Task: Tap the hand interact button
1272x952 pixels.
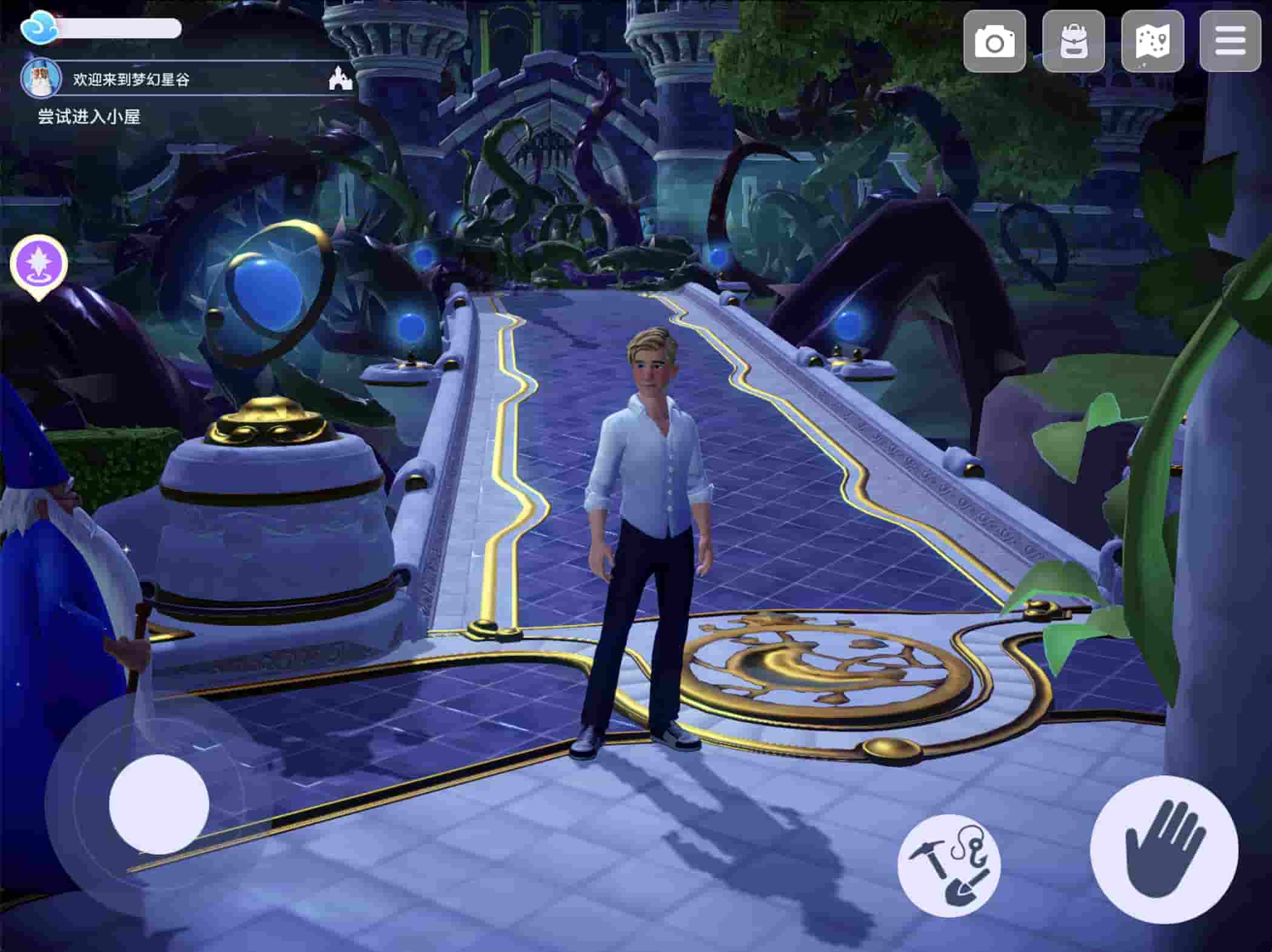Action: 1163,849
